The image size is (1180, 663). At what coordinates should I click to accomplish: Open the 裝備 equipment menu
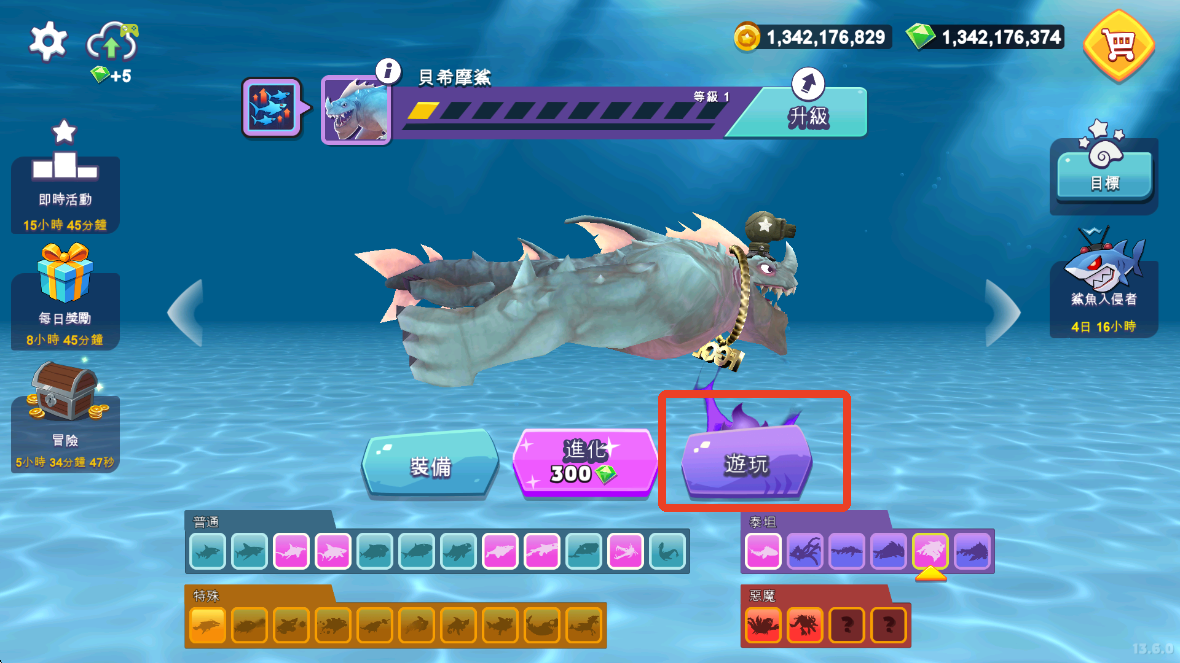point(431,464)
